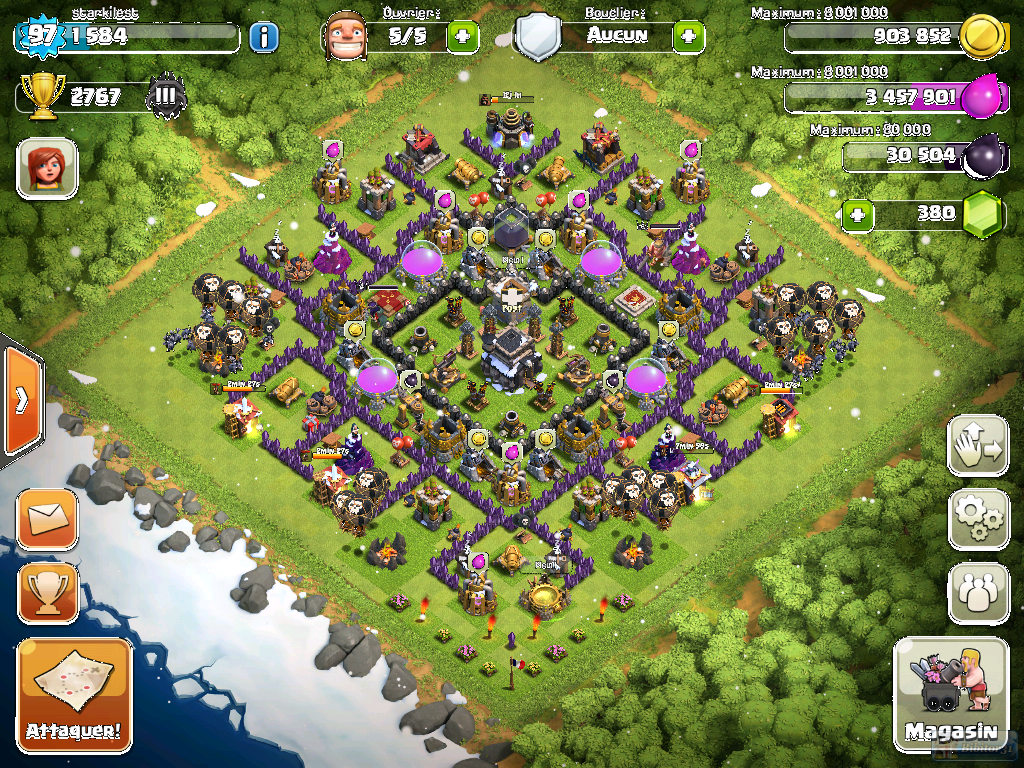Open the settings gears button
This screenshot has height=768, width=1024.
click(978, 518)
